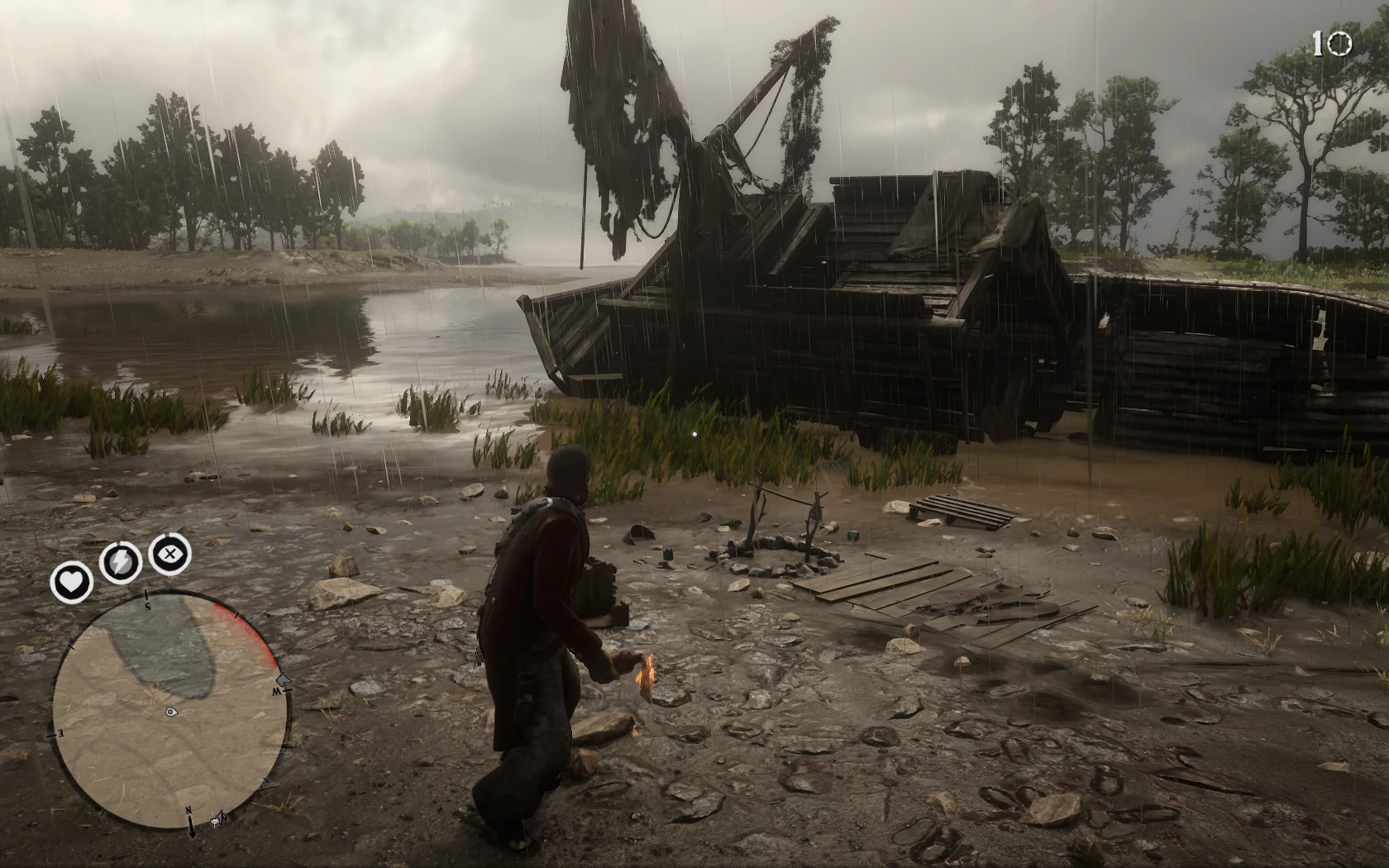Click the ammo type icon beside the counter
1389x868 pixels.
pos(1340,43)
